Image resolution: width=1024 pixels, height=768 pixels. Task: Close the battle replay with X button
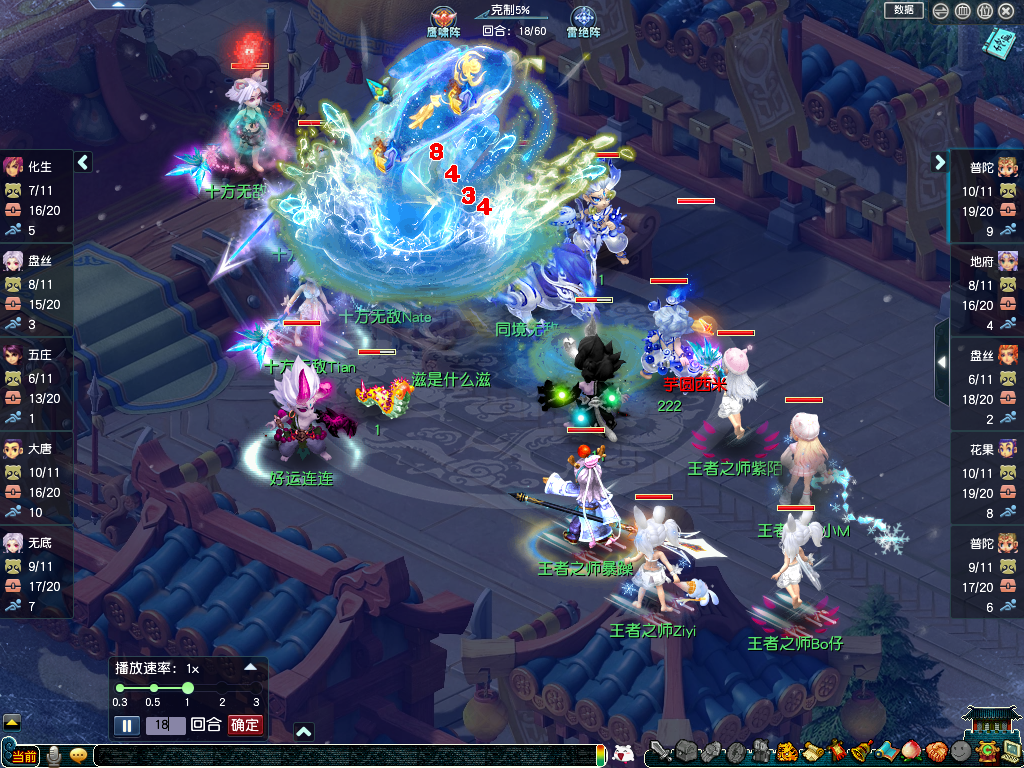pos(1006,11)
